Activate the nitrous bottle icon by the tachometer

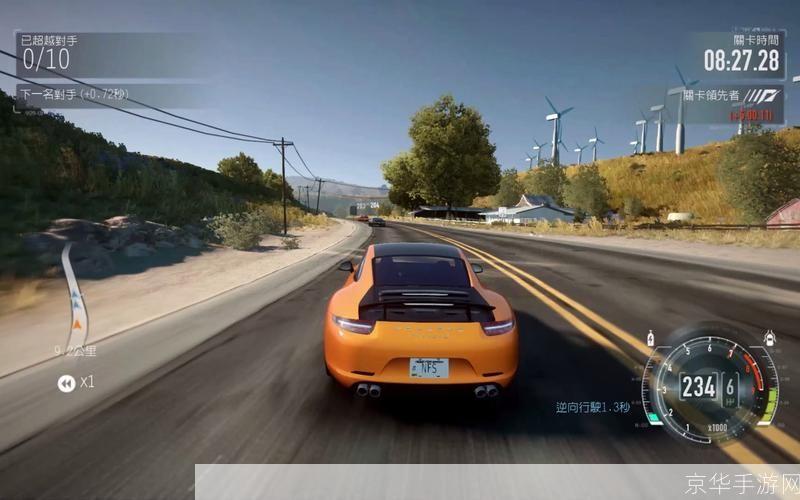click(652, 338)
